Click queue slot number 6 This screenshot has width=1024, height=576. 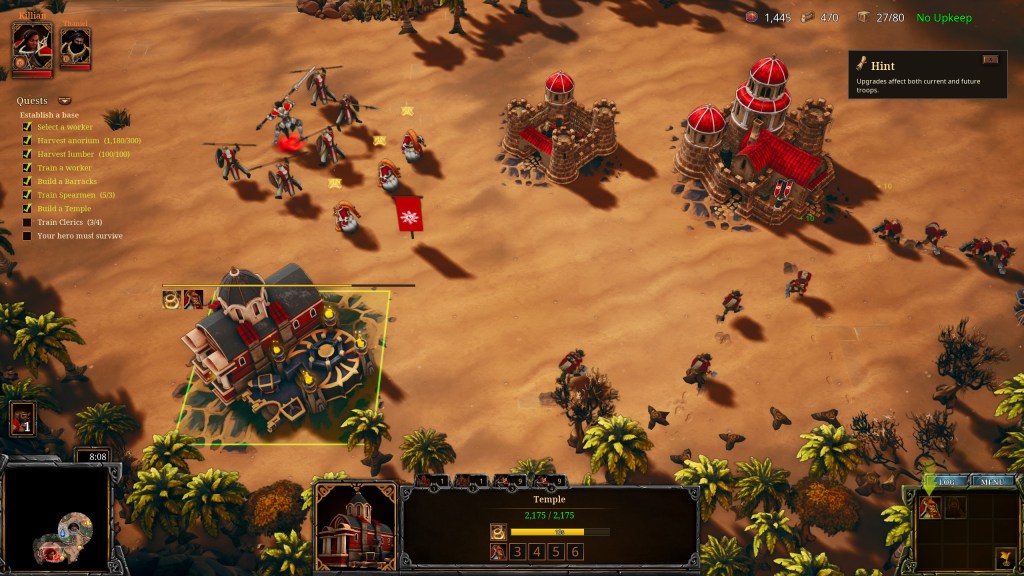pyautogui.click(x=574, y=551)
